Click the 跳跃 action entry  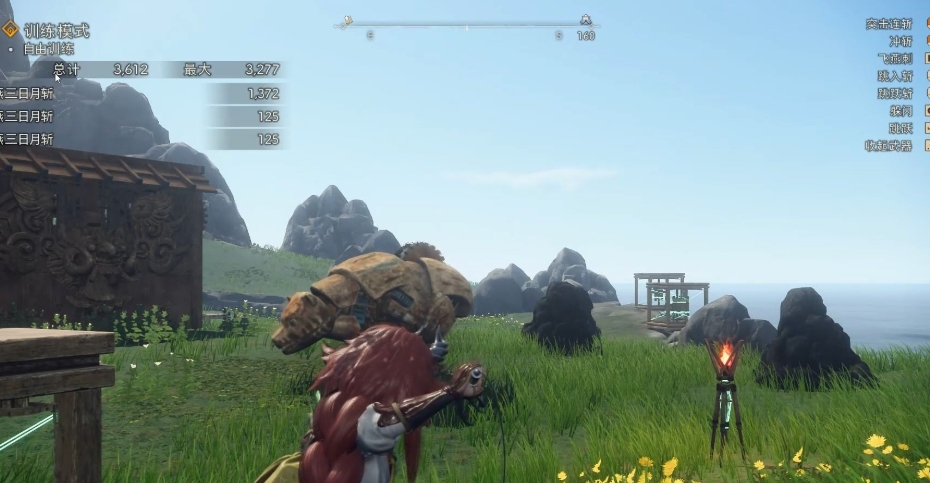pos(900,128)
